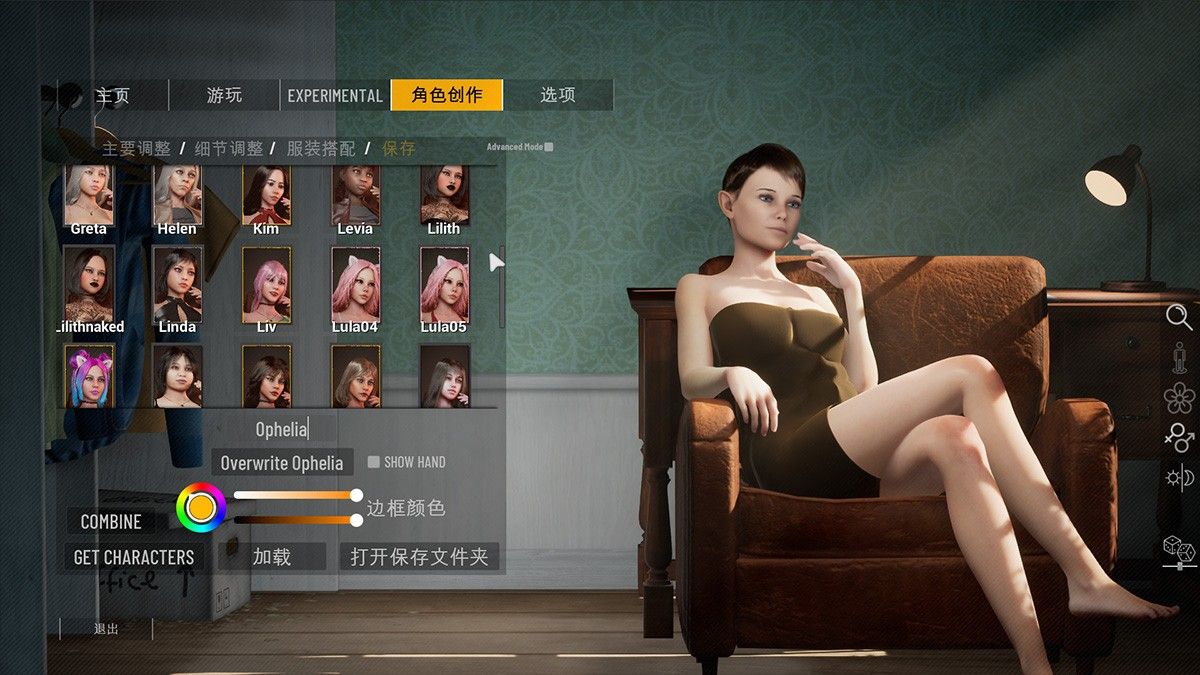
Task: Select the EXPERIMENTAL tab
Action: [335, 96]
